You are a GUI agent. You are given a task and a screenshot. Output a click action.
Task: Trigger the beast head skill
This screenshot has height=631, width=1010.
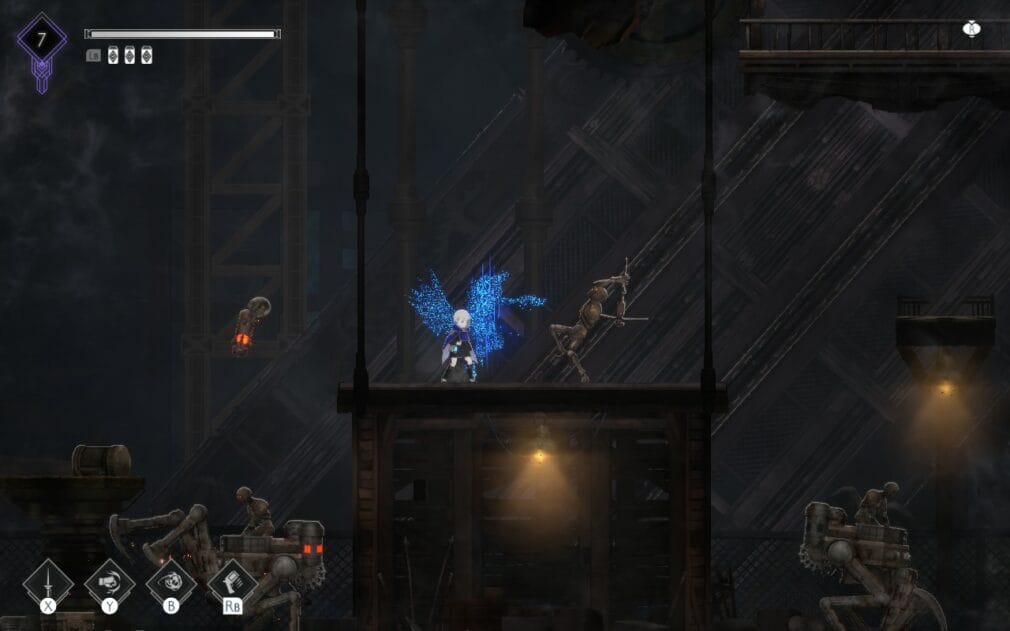coord(170,583)
